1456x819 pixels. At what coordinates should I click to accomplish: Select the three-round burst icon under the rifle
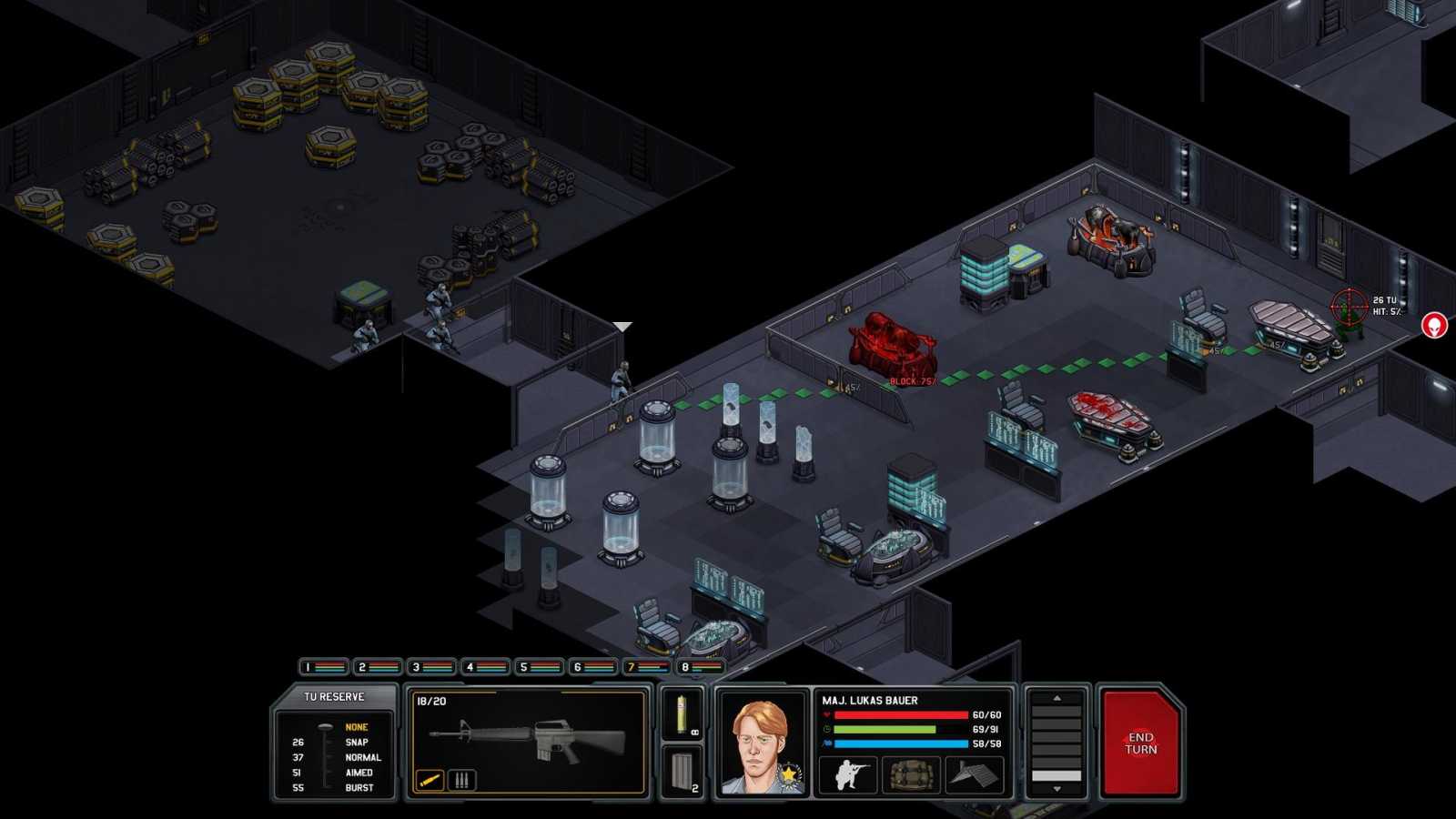[x=463, y=778]
